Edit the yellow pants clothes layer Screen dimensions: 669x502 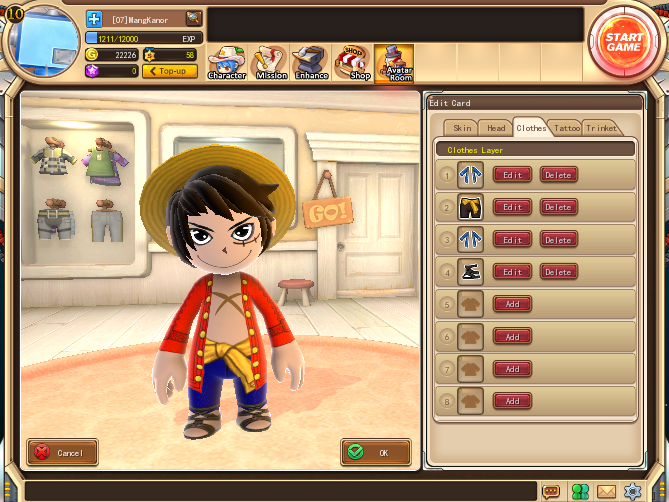click(512, 207)
